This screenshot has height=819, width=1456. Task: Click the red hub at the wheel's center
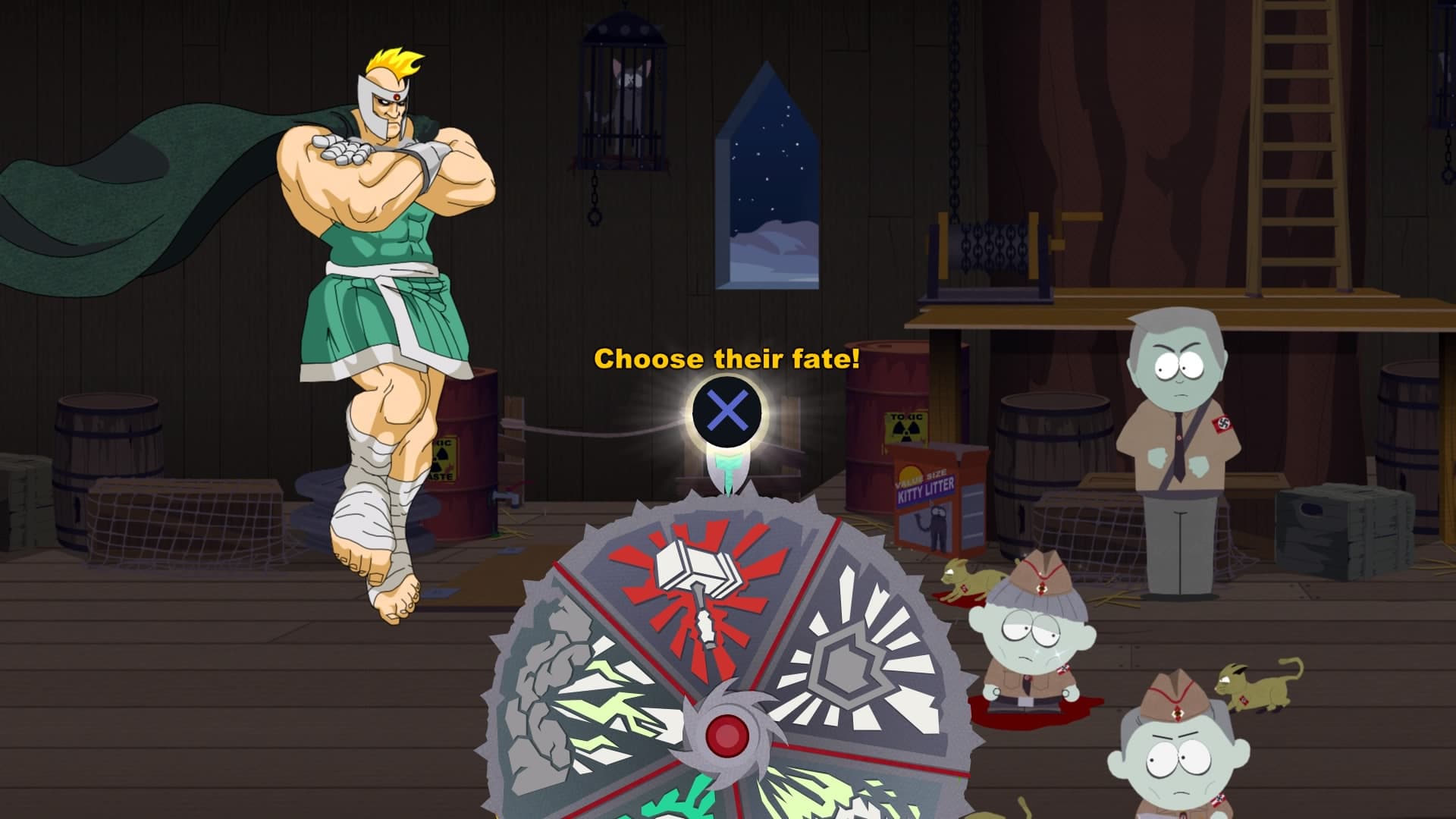coord(726,733)
